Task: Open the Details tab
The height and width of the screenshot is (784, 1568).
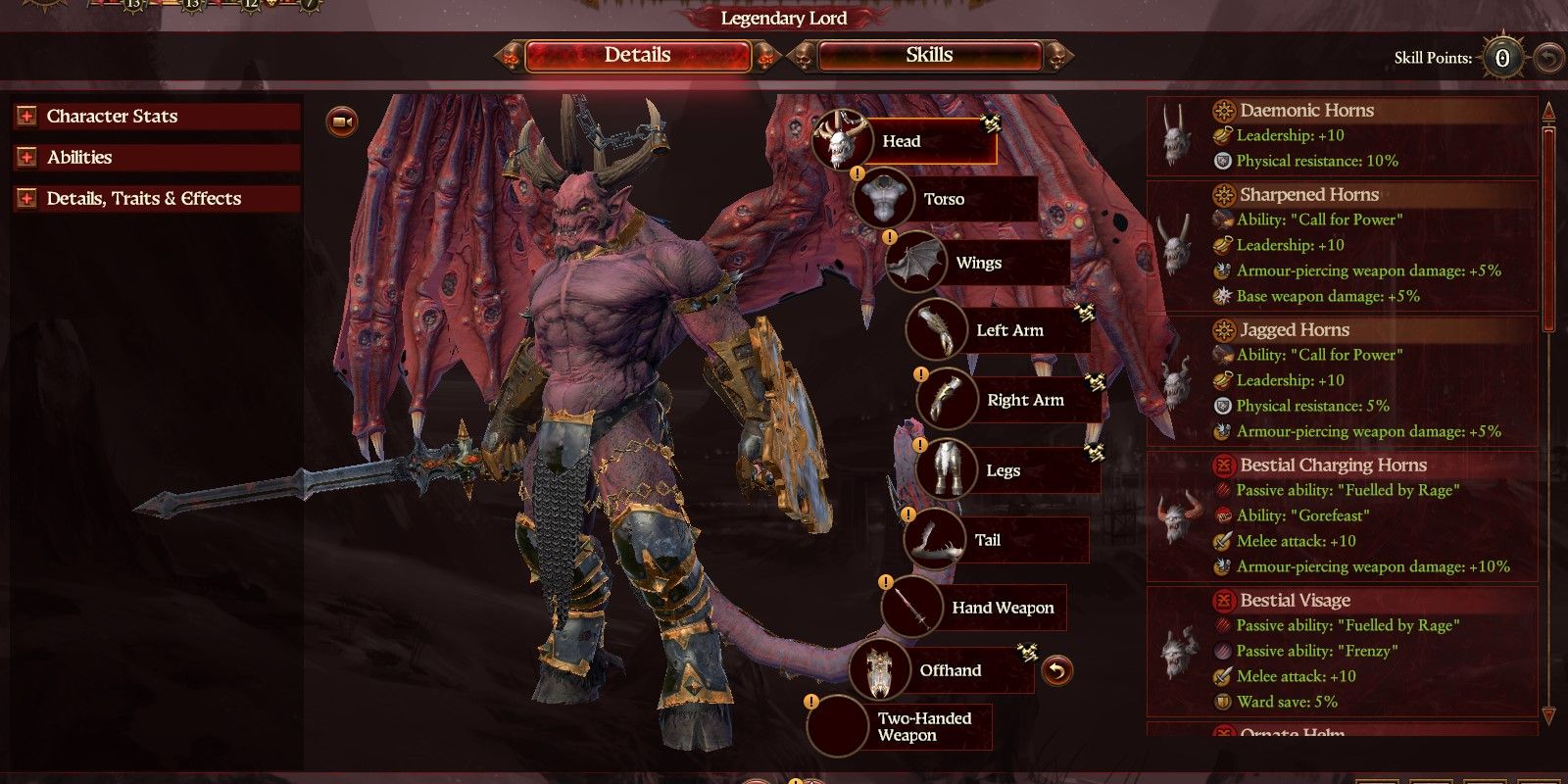Action: click(636, 55)
